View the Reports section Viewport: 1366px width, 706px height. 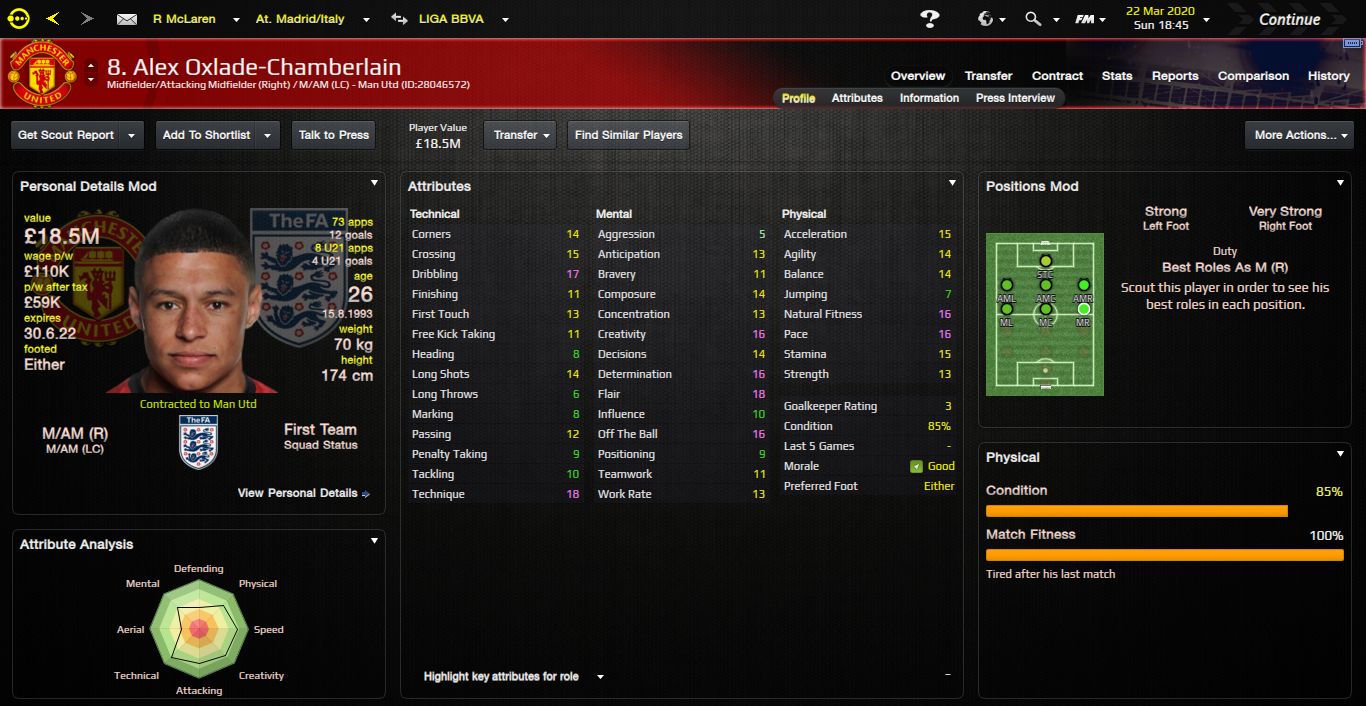coord(1175,76)
